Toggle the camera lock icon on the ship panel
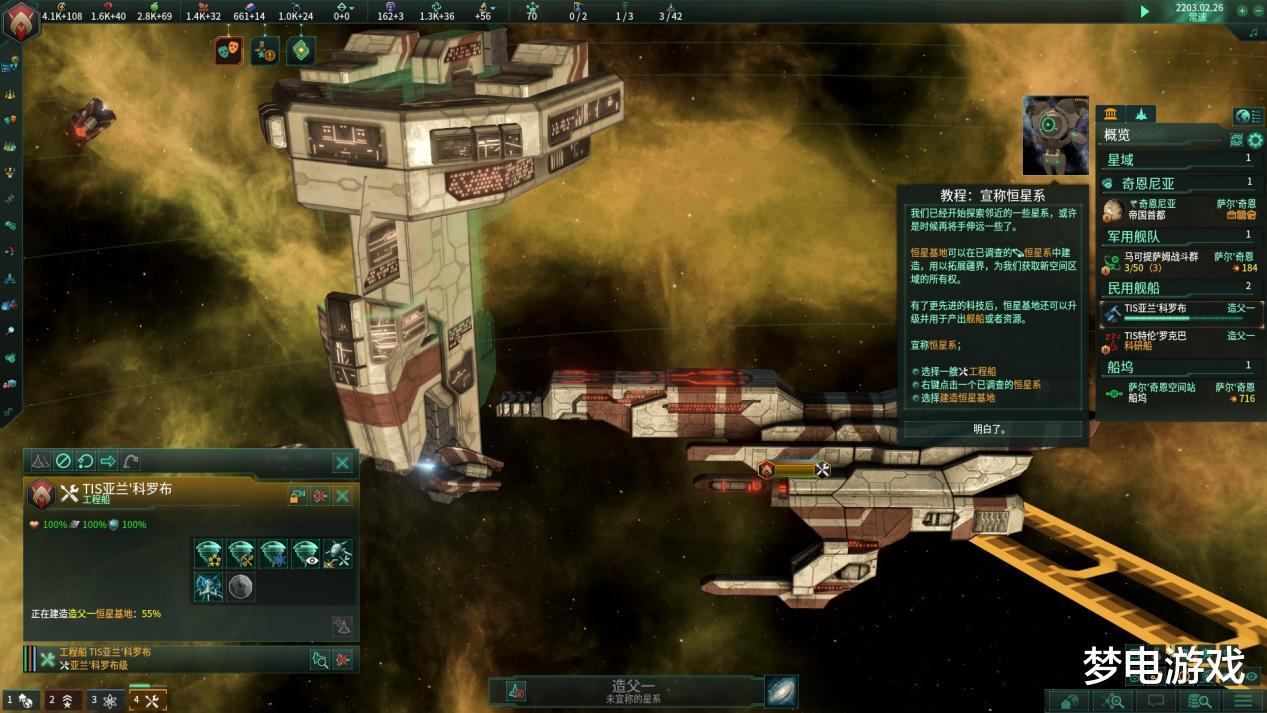1267x713 pixels. tap(297, 496)
